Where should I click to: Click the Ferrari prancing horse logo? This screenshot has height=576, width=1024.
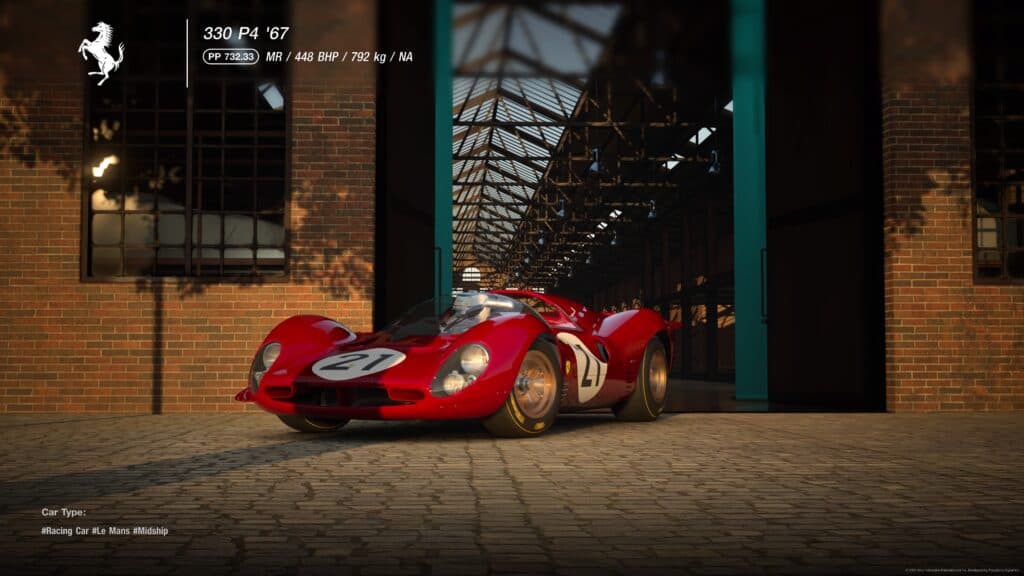[x=101, y=53]
